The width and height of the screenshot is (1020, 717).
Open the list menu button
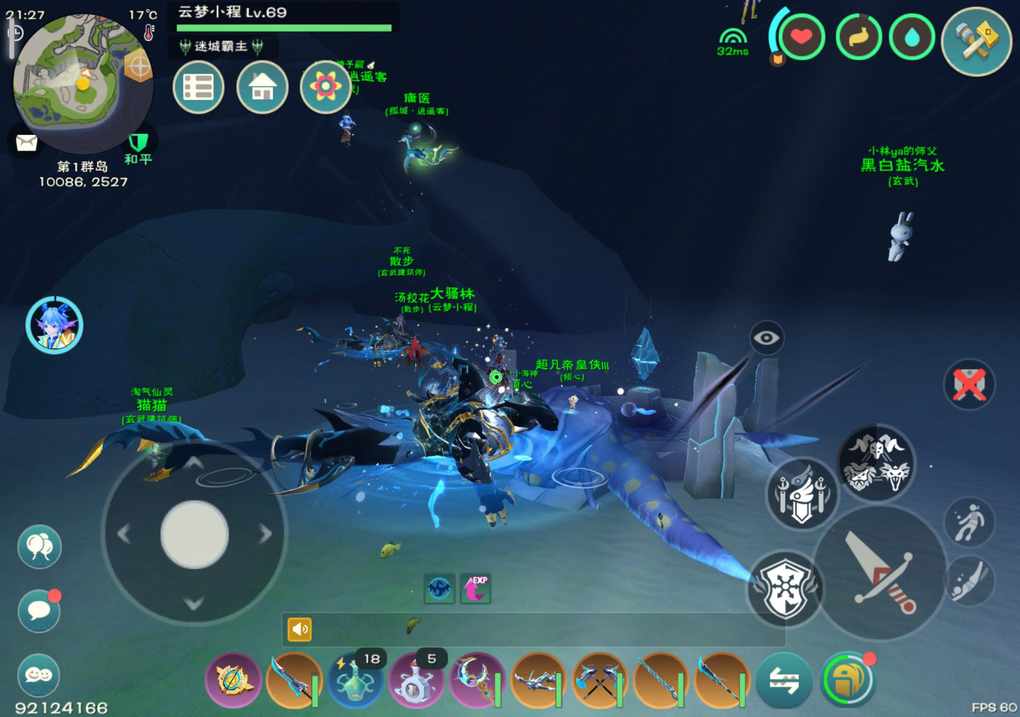[x=198, y=88]
